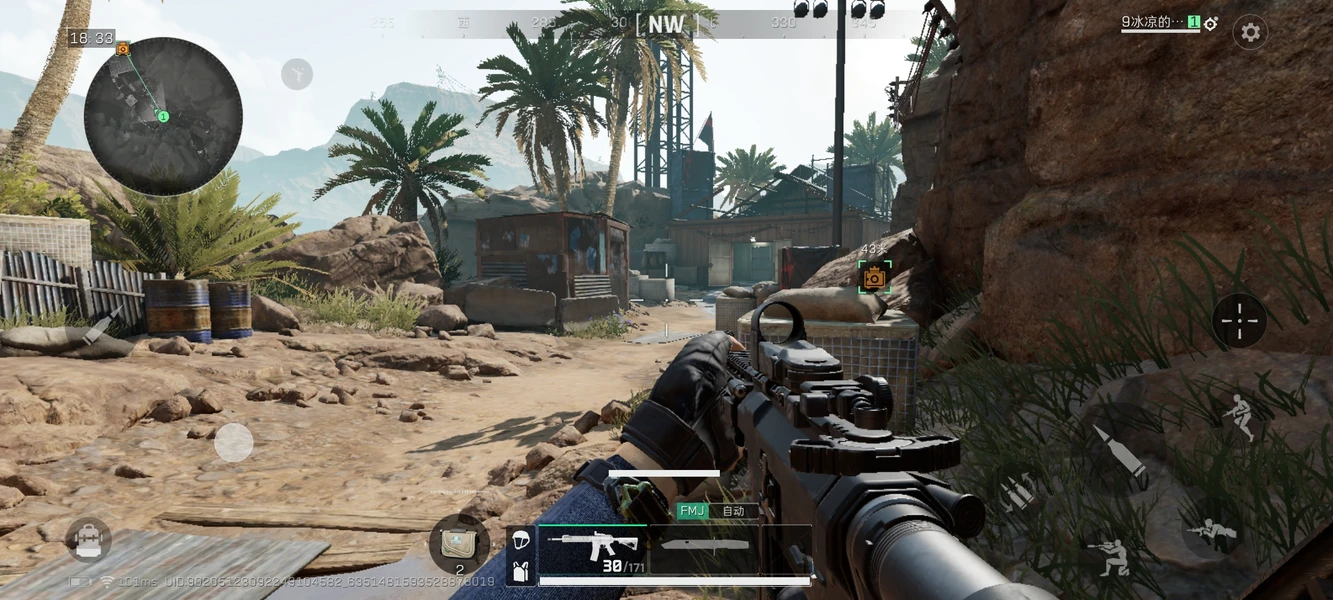Use the medical bandage pouch item
This screenshot has height=600, width=1333.
[459, 544]
